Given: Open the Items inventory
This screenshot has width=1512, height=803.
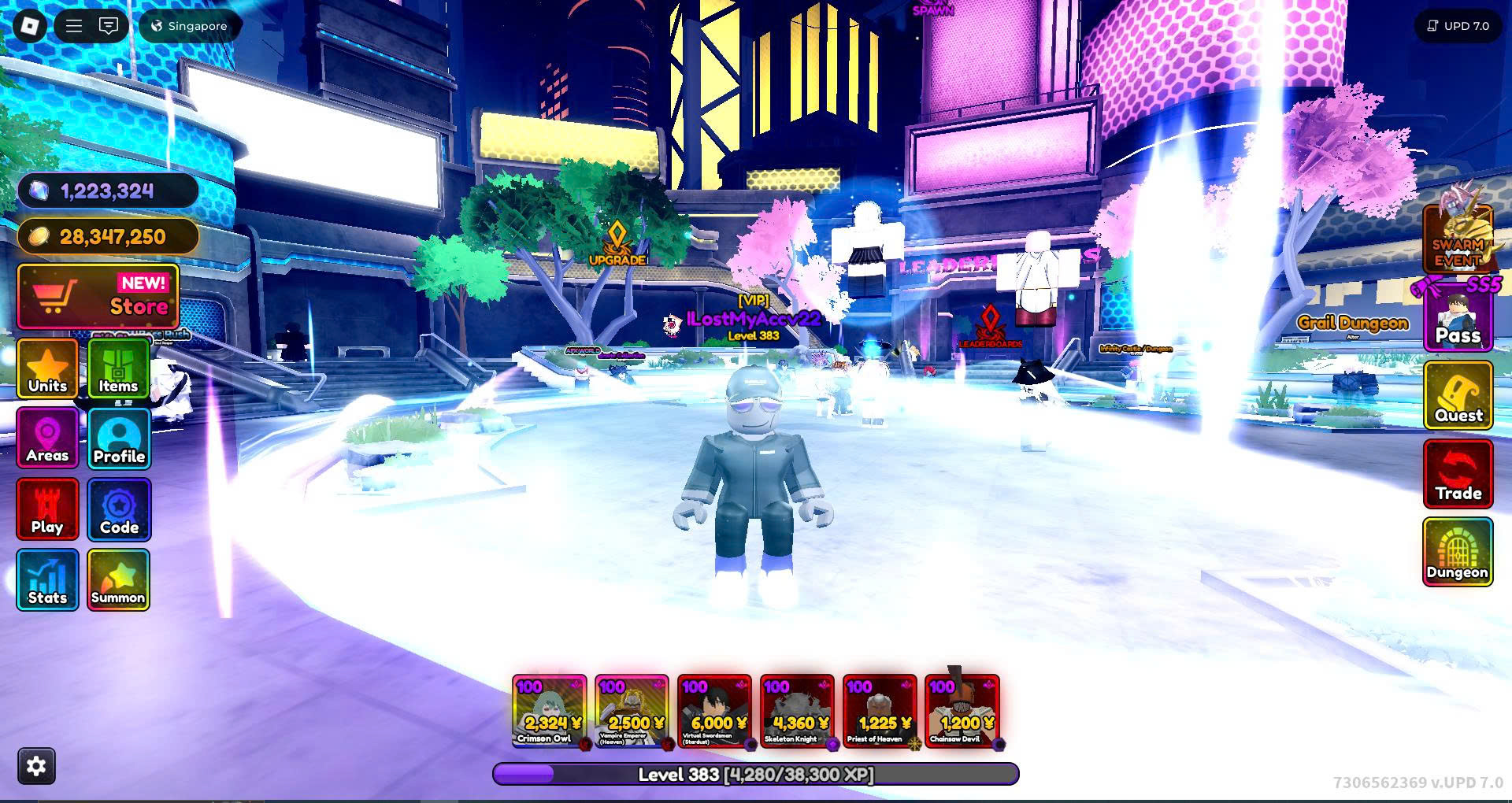Looking at the screenshot, I should [118, 368].
